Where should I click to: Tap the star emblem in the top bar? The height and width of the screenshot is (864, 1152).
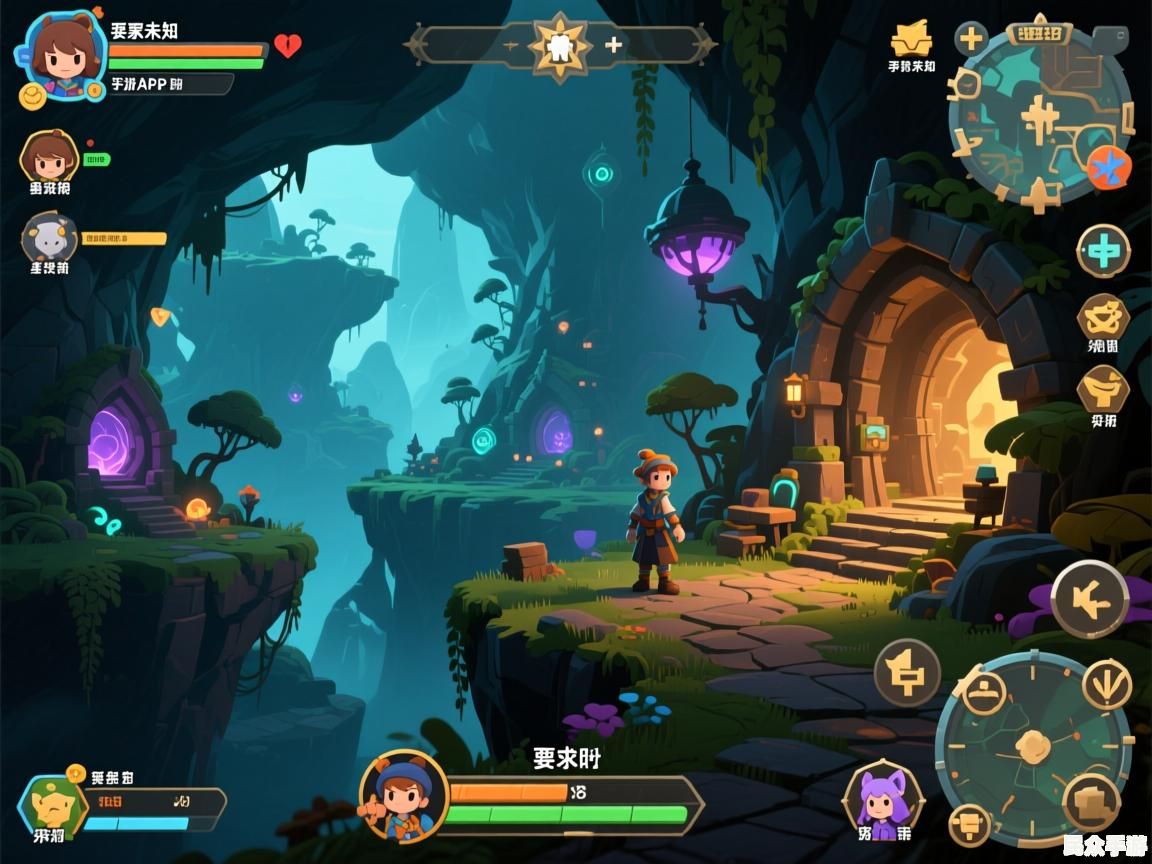pyautogui.click(x=560, y=45)
